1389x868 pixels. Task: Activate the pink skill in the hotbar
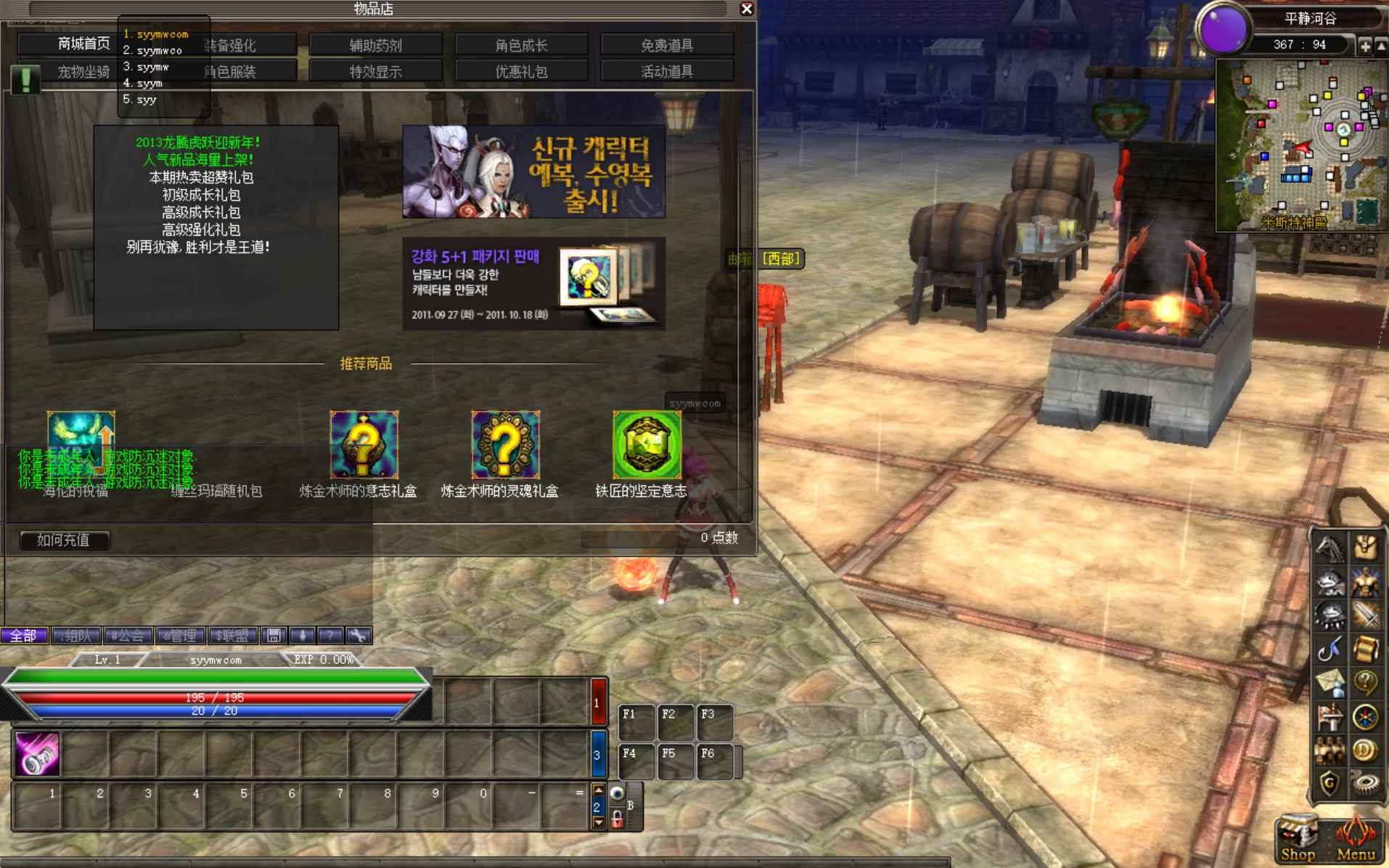tap(37, 754)
